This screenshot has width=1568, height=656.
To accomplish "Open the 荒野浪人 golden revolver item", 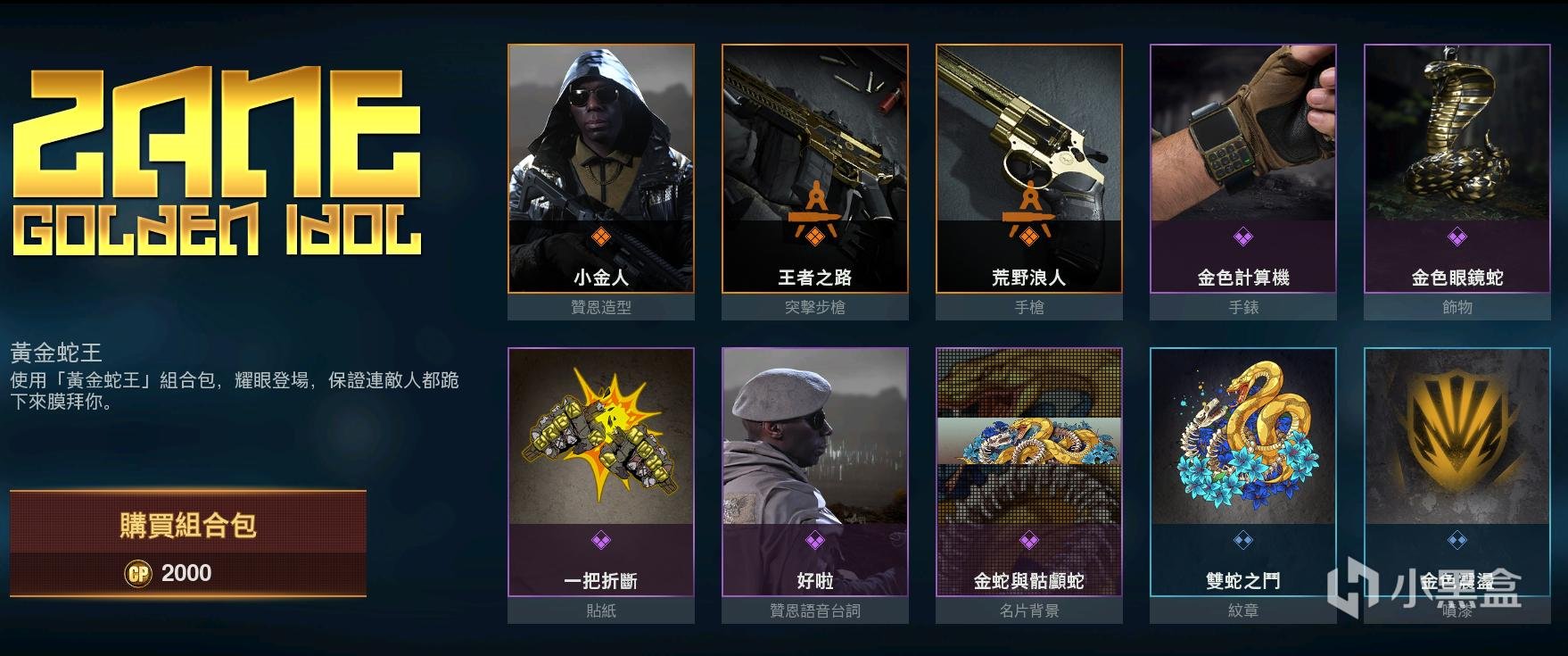I will click(x=1028, y=170).
